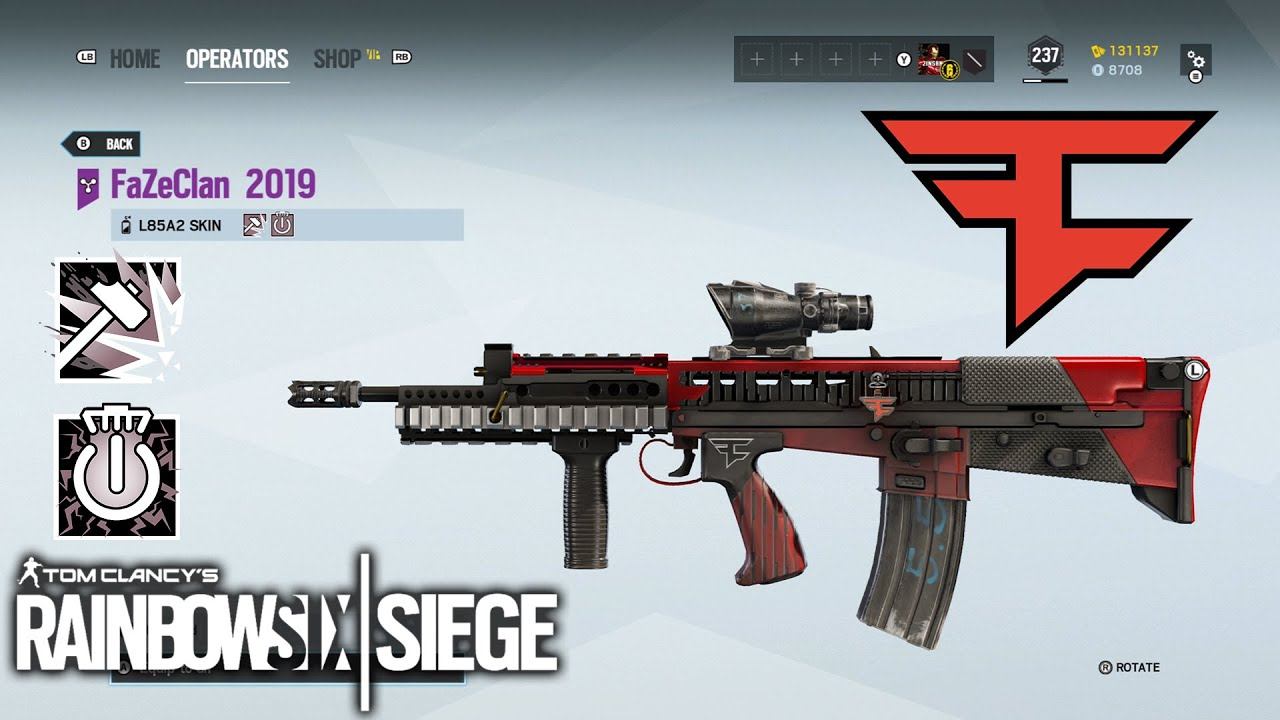Open the player profile avatar
The width and height of the screenshot is (1280, 720).
pos(934,59)
